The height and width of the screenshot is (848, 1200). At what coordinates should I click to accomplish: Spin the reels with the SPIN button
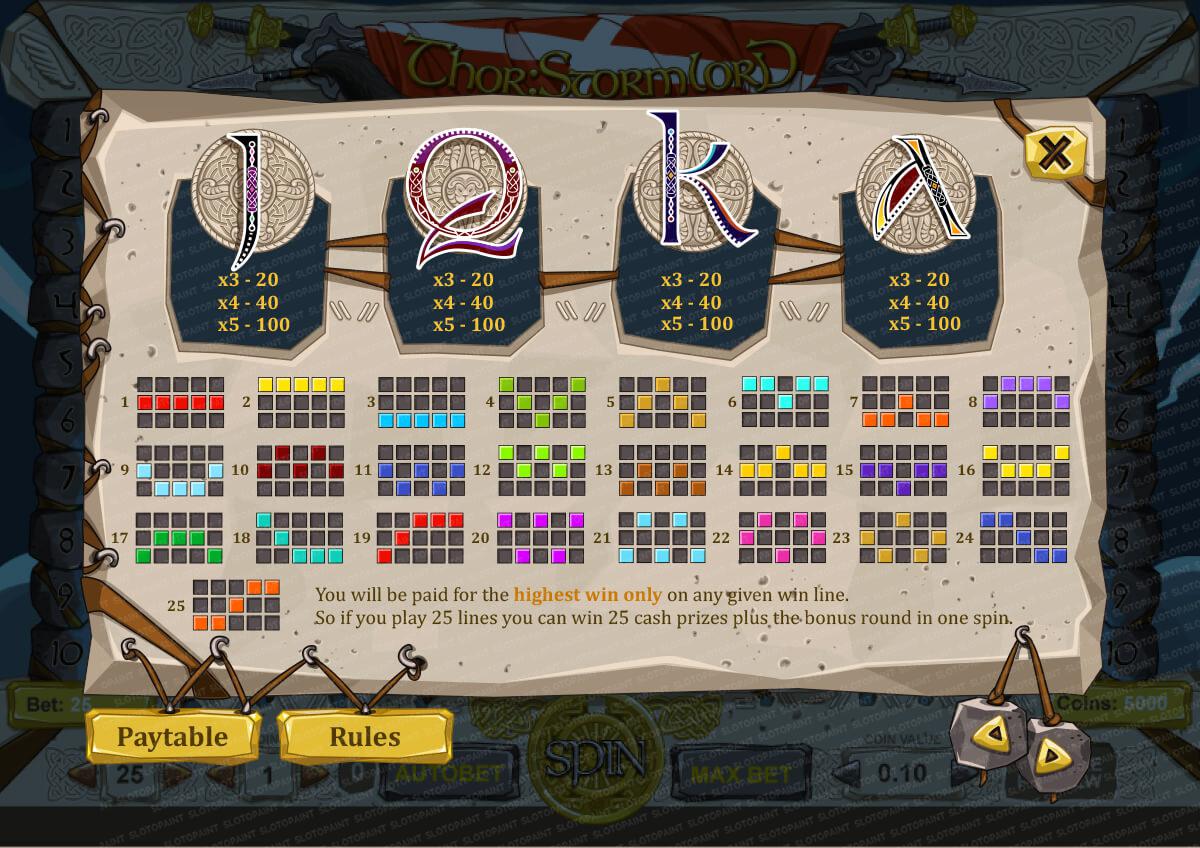point(594,762)
